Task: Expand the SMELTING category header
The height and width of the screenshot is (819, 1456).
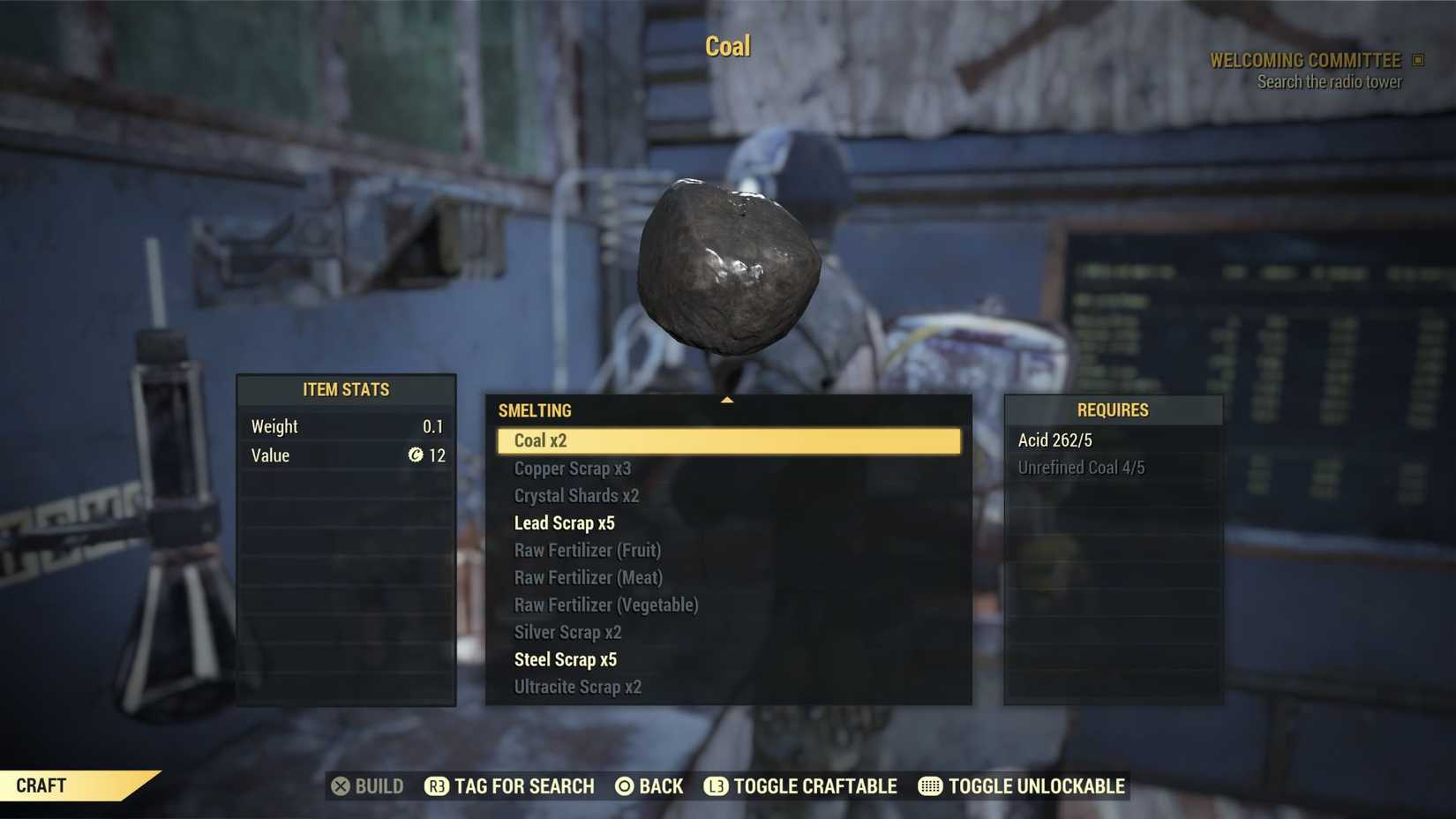Action: pyautogui.click(x=535, y=409)
